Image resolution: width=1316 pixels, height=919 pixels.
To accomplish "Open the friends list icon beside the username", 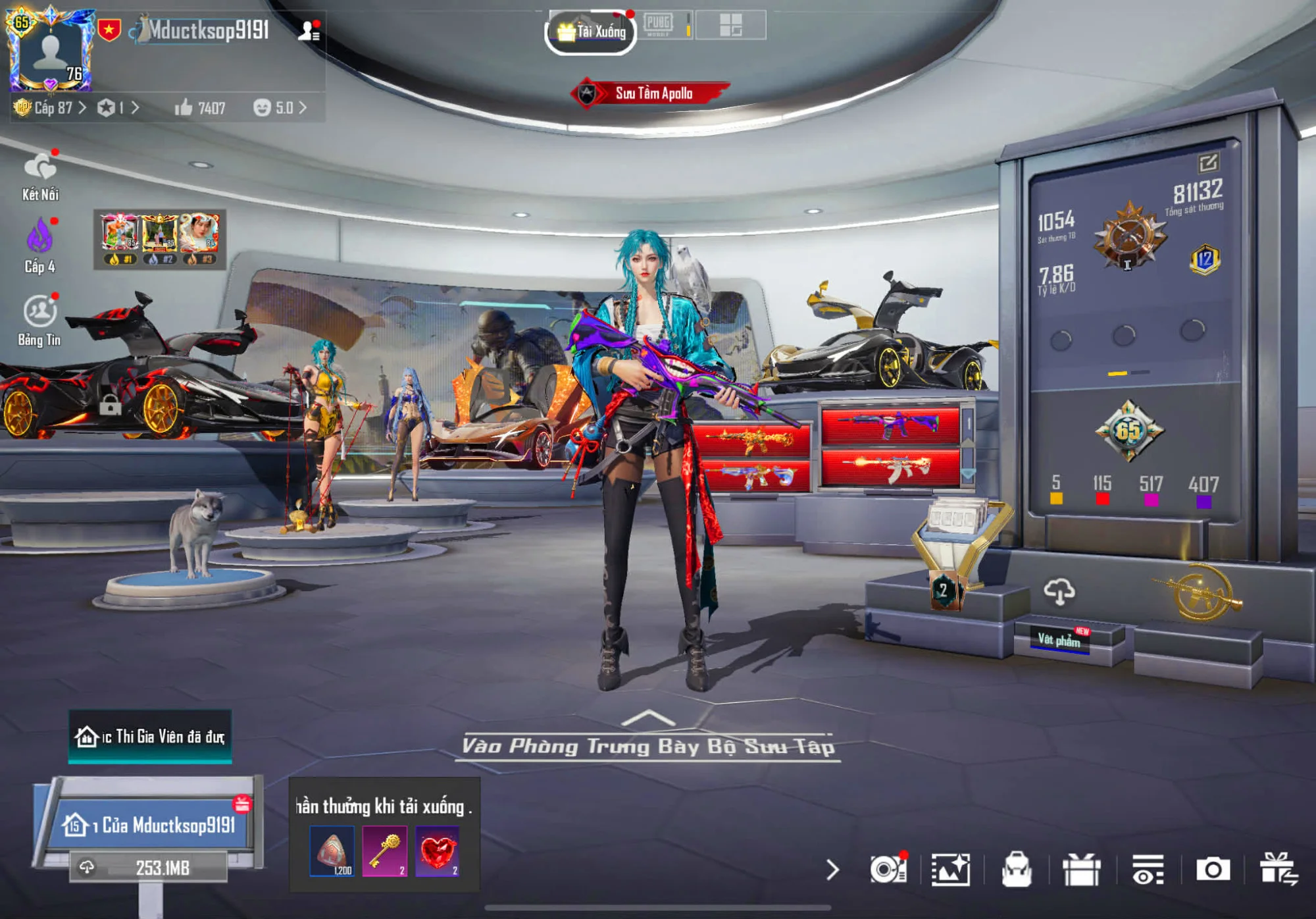I will pos(309,30).
